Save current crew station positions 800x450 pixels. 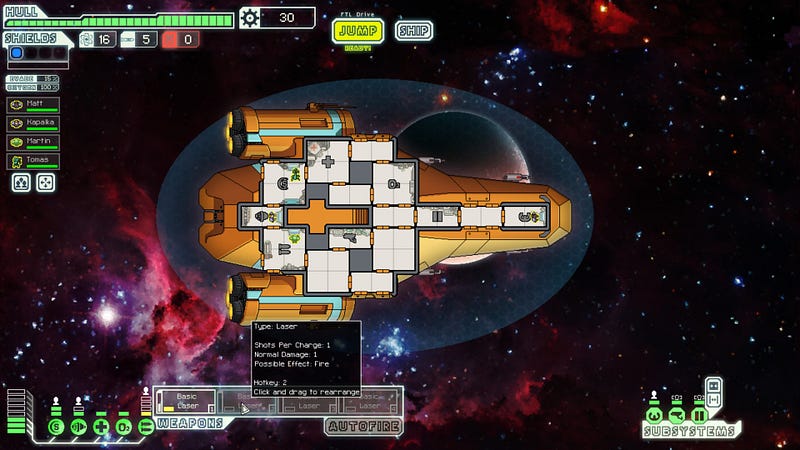click(x=21, y=182)
